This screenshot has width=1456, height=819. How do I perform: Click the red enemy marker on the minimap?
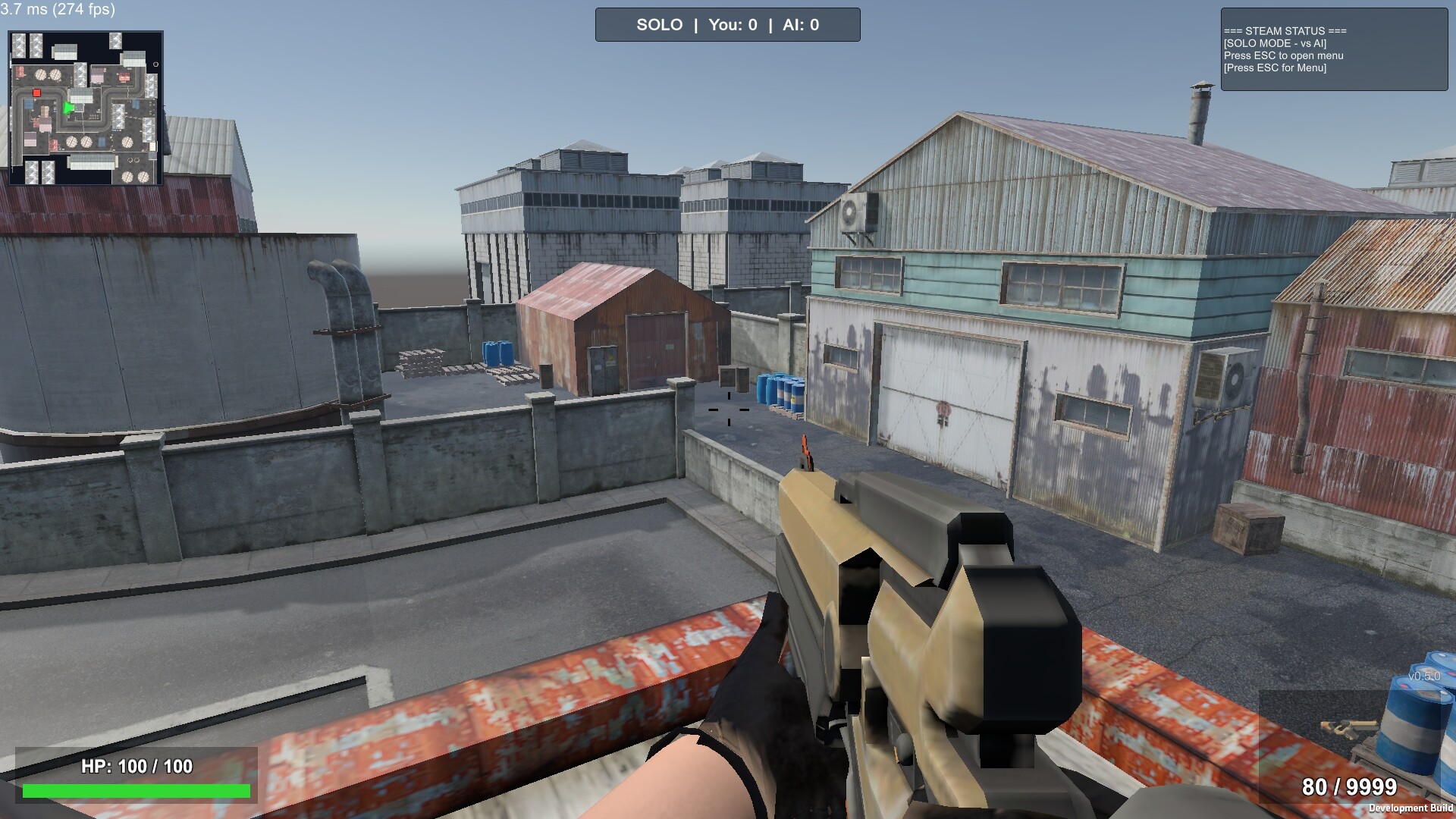tap(36, 93)
